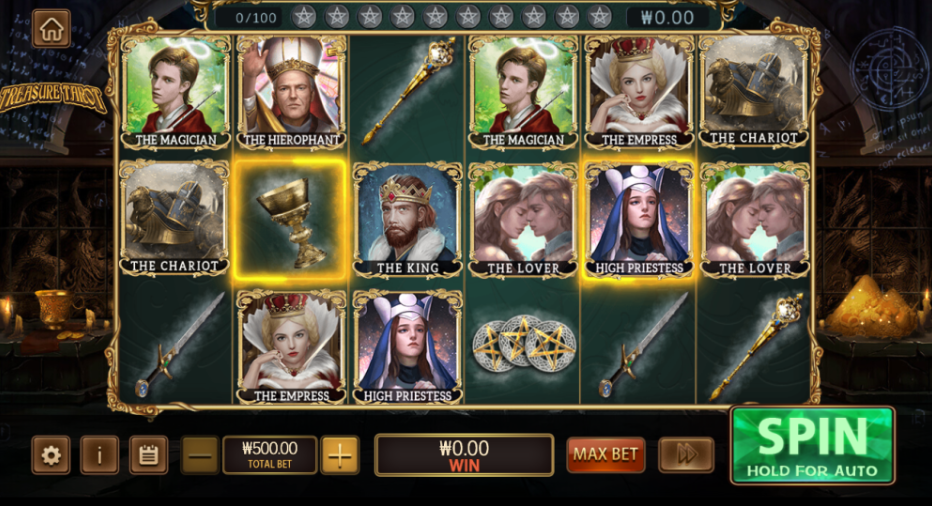Show the game info page
Image resolution: width=932 pixels, height=506 pixels.
(x=100, y=455)
